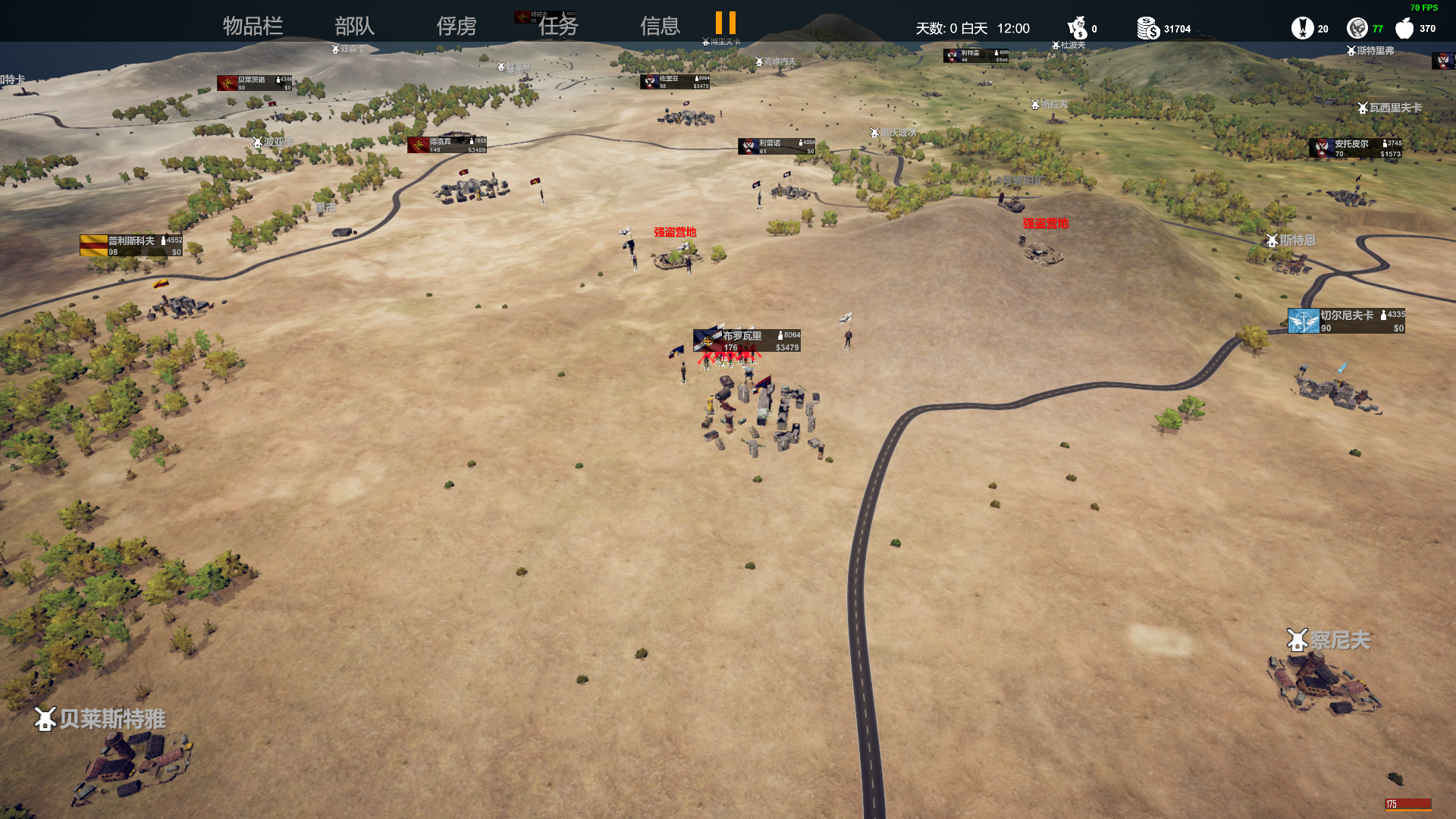
Task: Open the 任务 quests menu
Action: pos(558,27)
